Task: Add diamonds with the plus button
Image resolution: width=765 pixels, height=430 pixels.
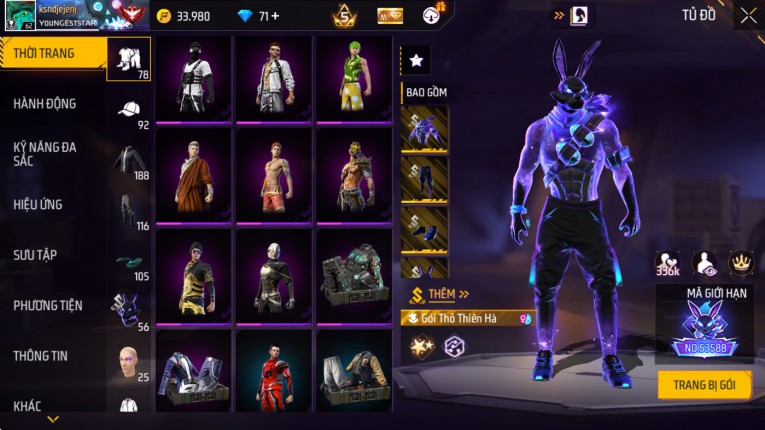Action: pyautogui.click(x=275, y=16)
